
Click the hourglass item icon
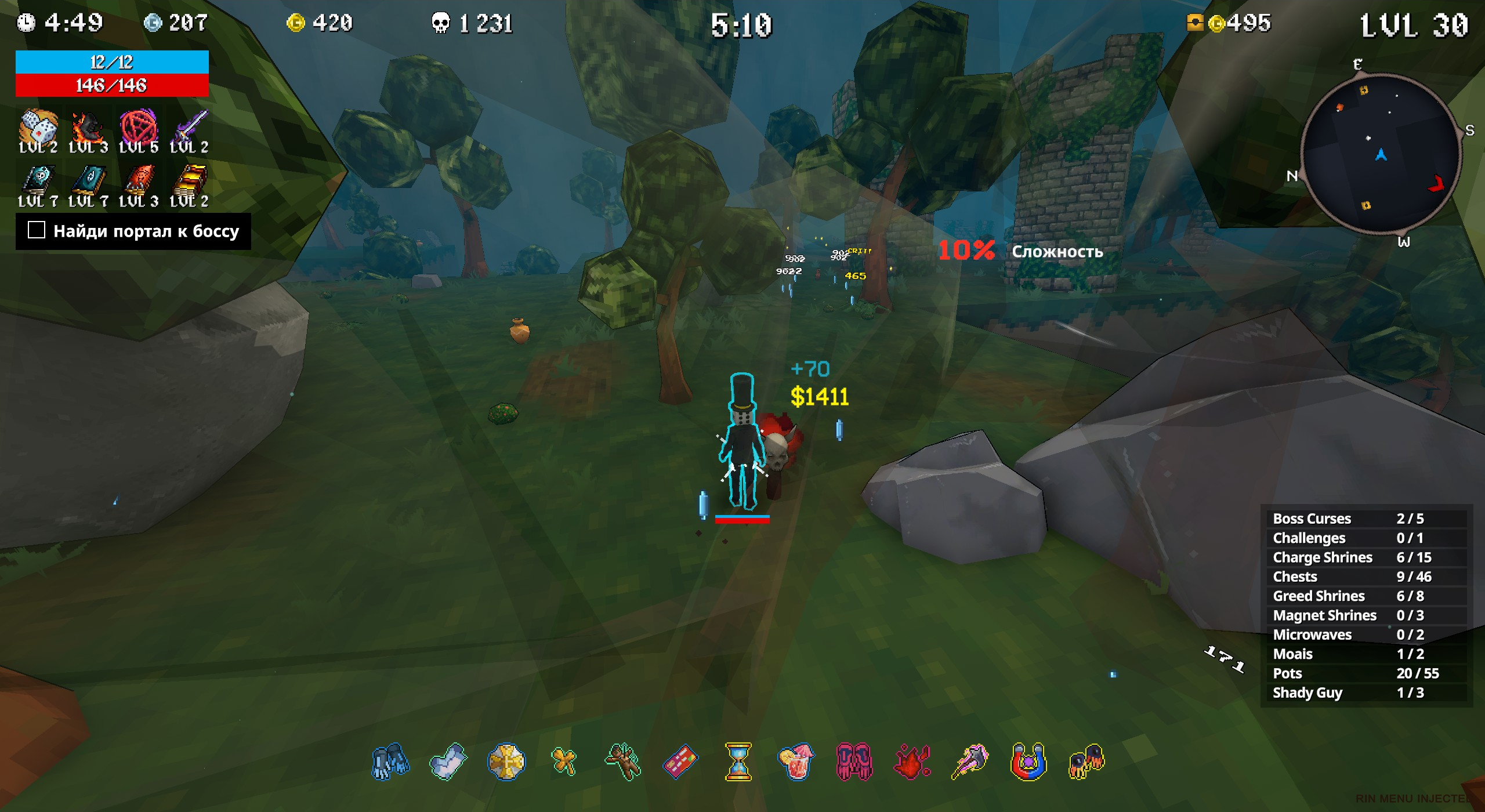pos(738,761)
